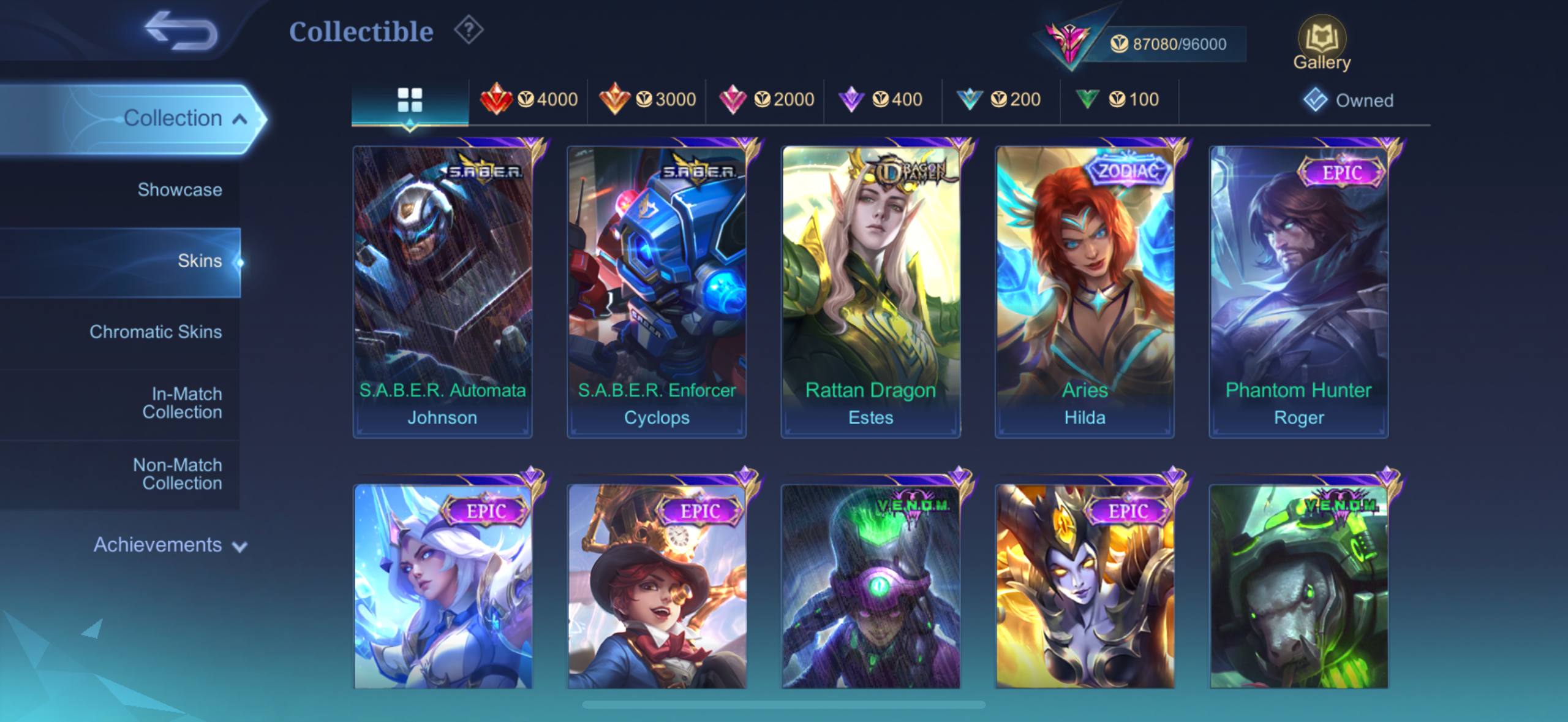
Task: Show the 100 point tier skins
Action: [x=1118, y=99]
